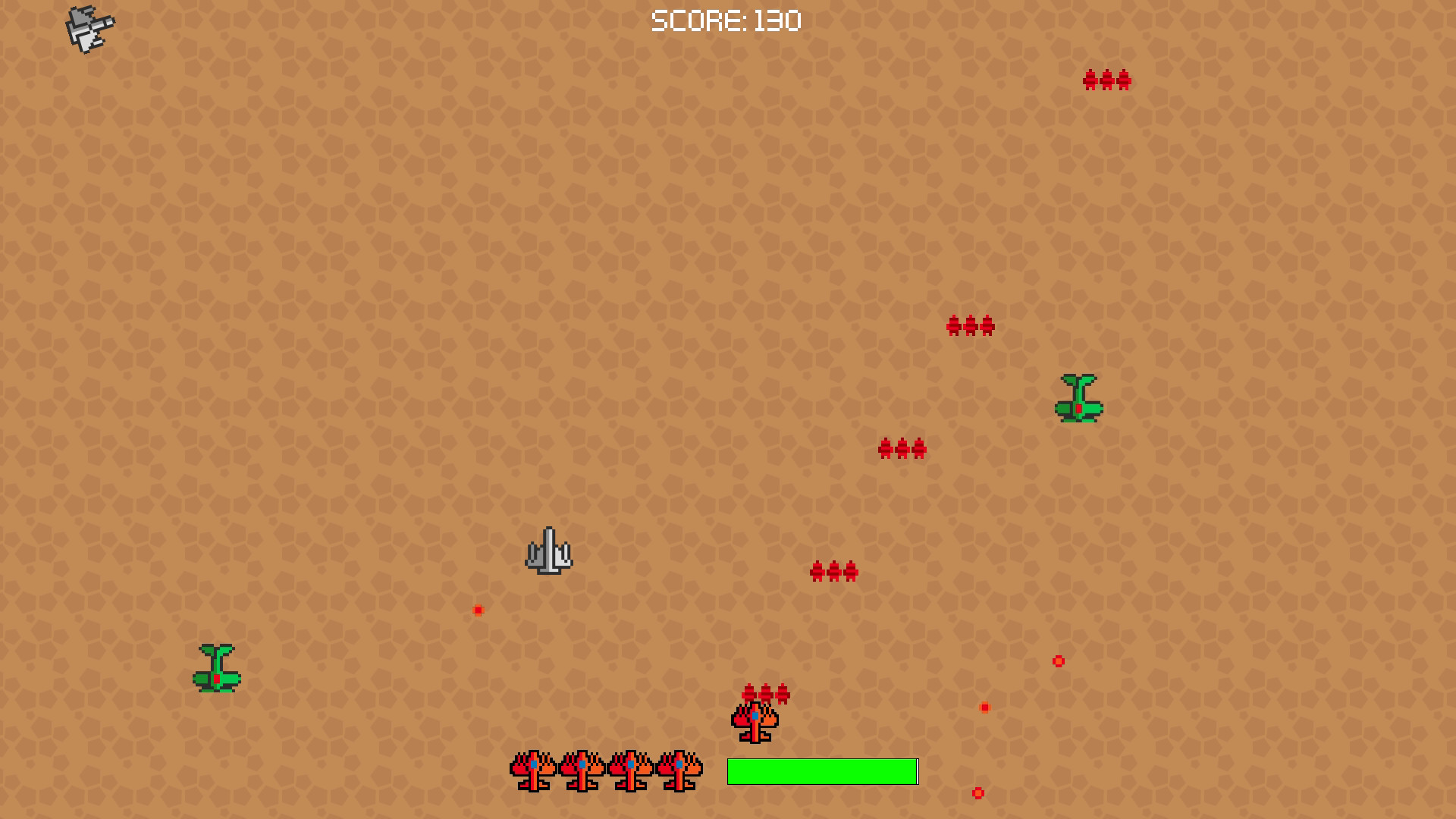
Task: Click the SCORE: 130 text at top
Action: [726, 20]
